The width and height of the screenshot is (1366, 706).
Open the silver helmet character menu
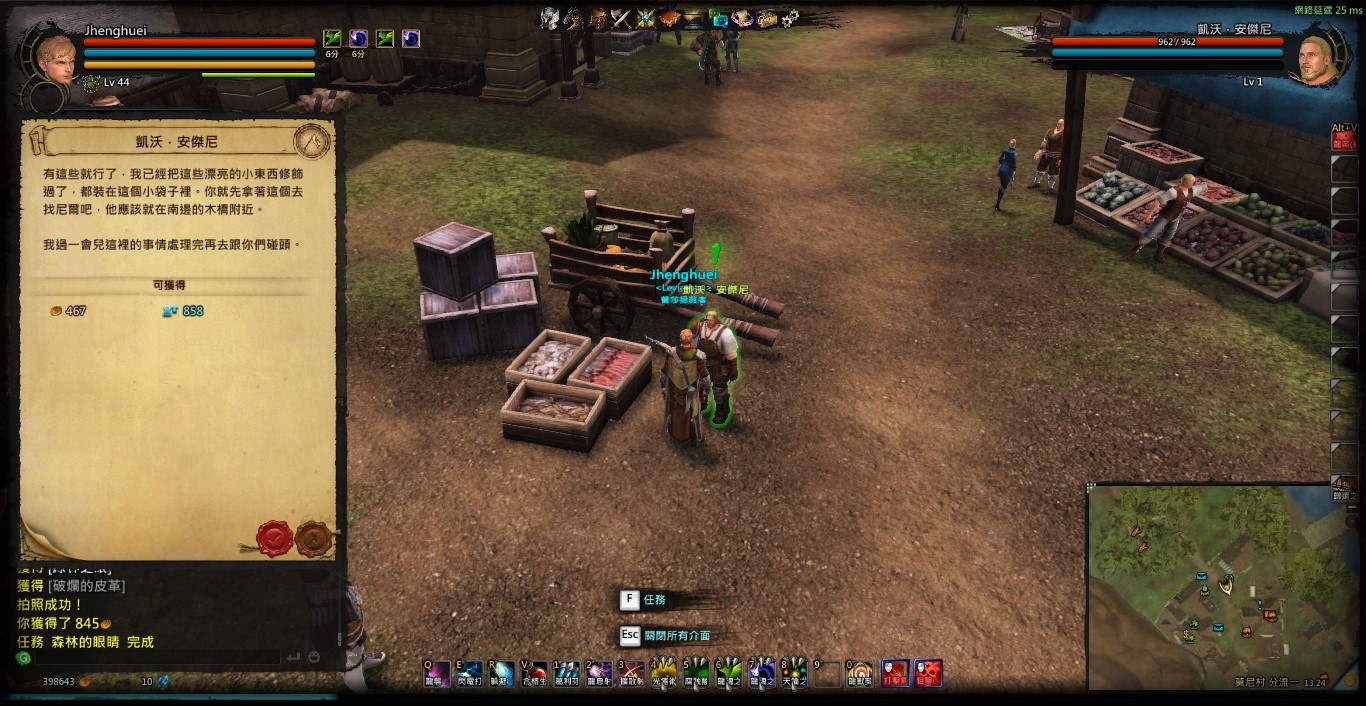pos(549,18)
